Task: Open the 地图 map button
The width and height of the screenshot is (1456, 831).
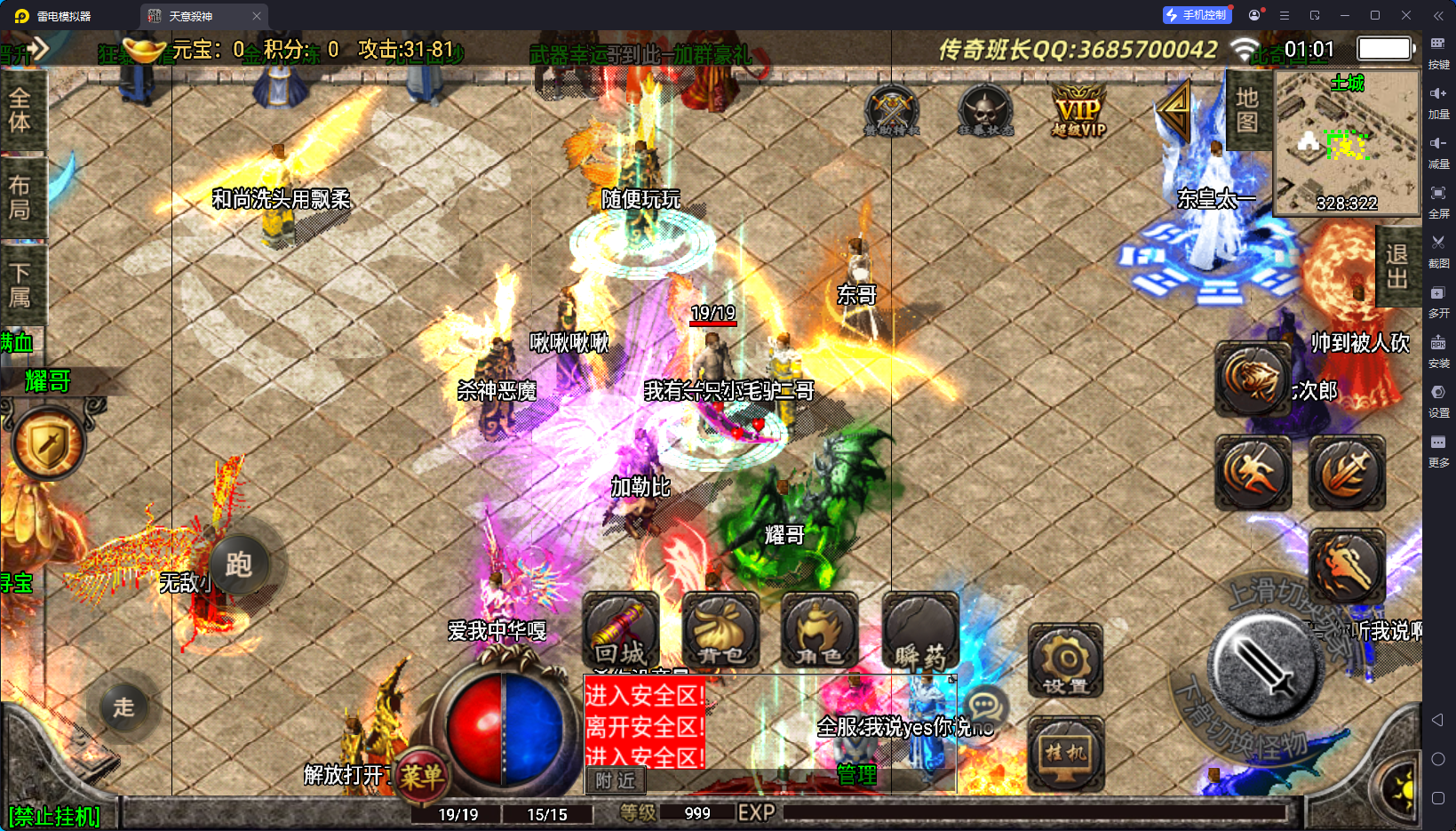Action: coord(1247,109)
